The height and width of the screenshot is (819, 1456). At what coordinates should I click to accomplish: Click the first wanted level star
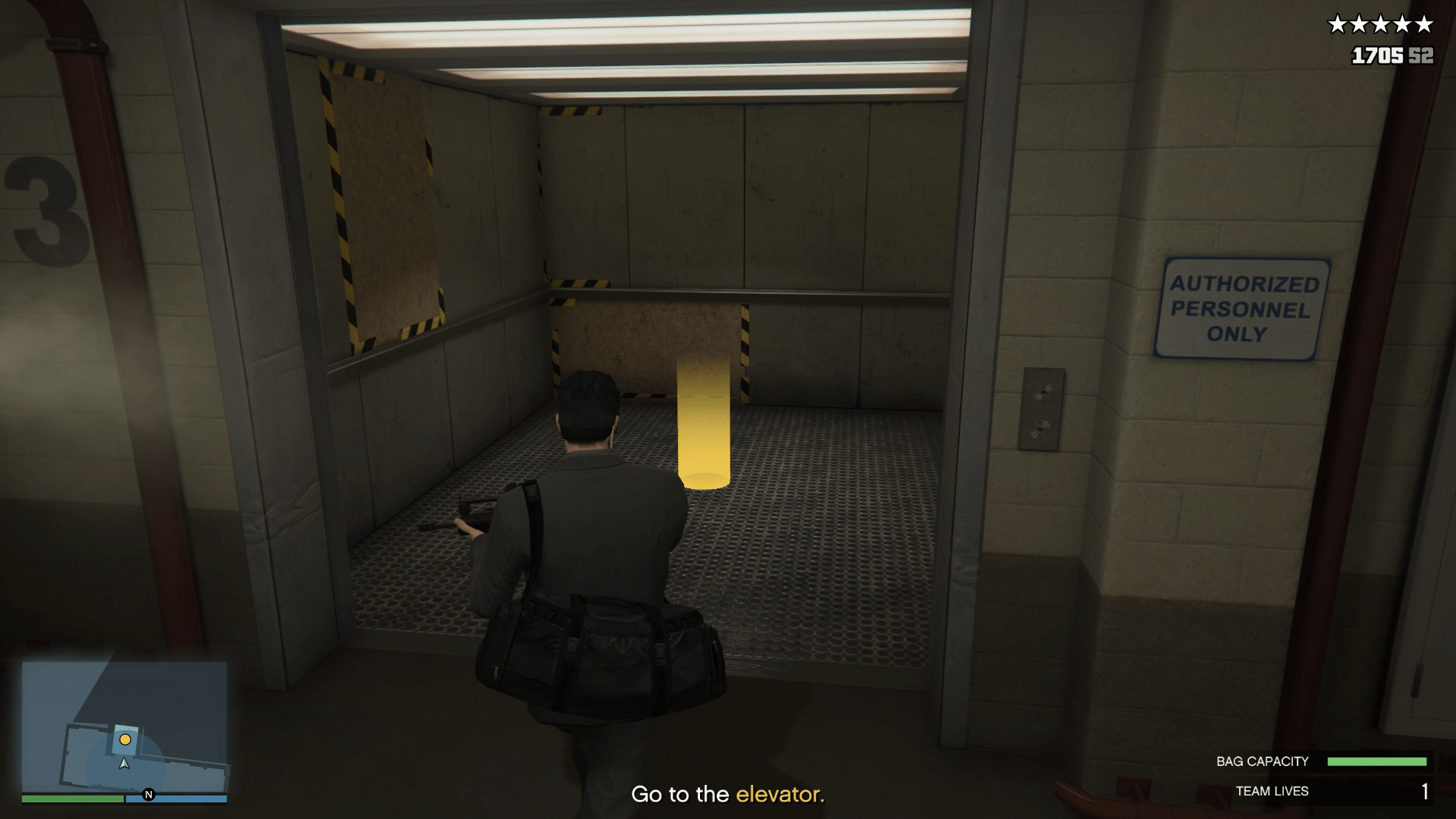click(1339, 24)
